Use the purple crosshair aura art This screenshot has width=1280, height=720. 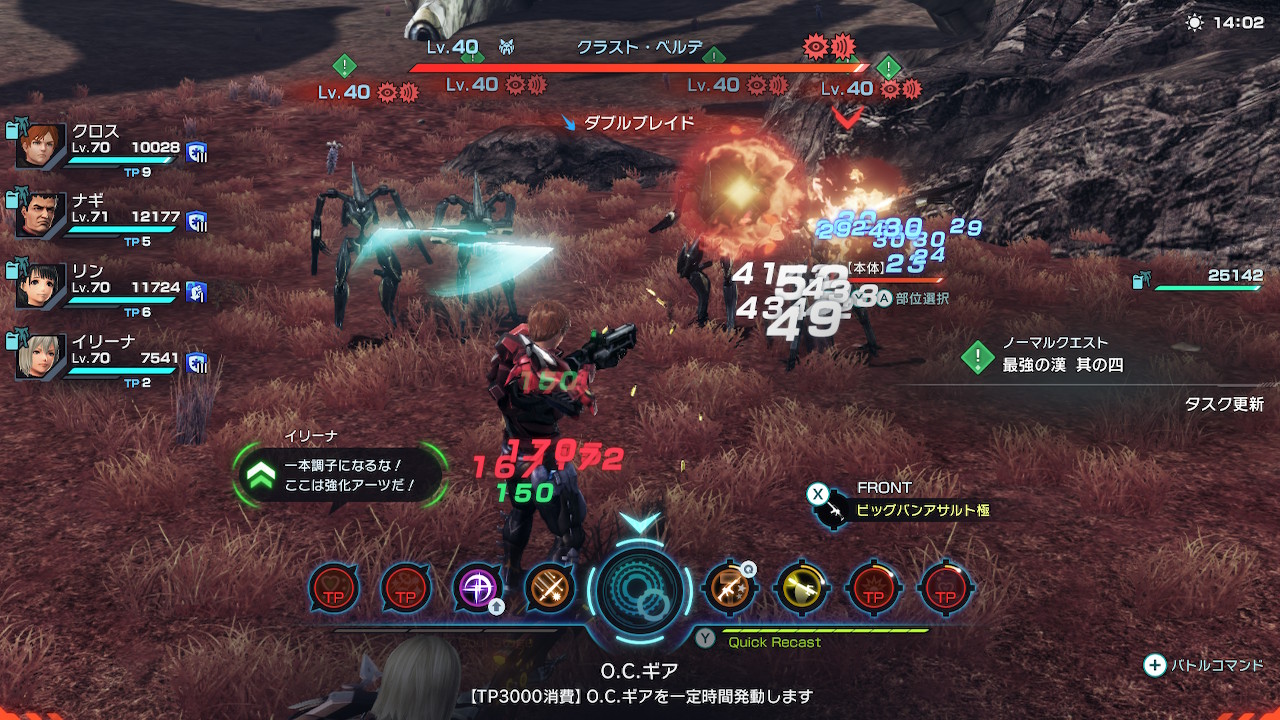tap(478, 588)
